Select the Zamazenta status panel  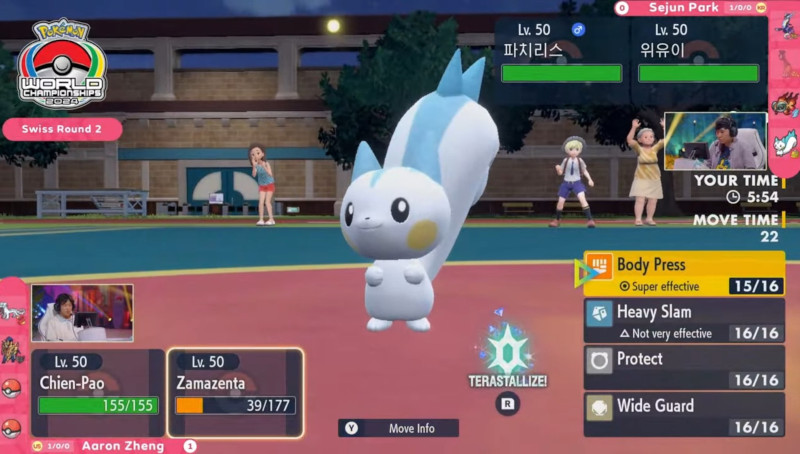click(x=235, y=393)
